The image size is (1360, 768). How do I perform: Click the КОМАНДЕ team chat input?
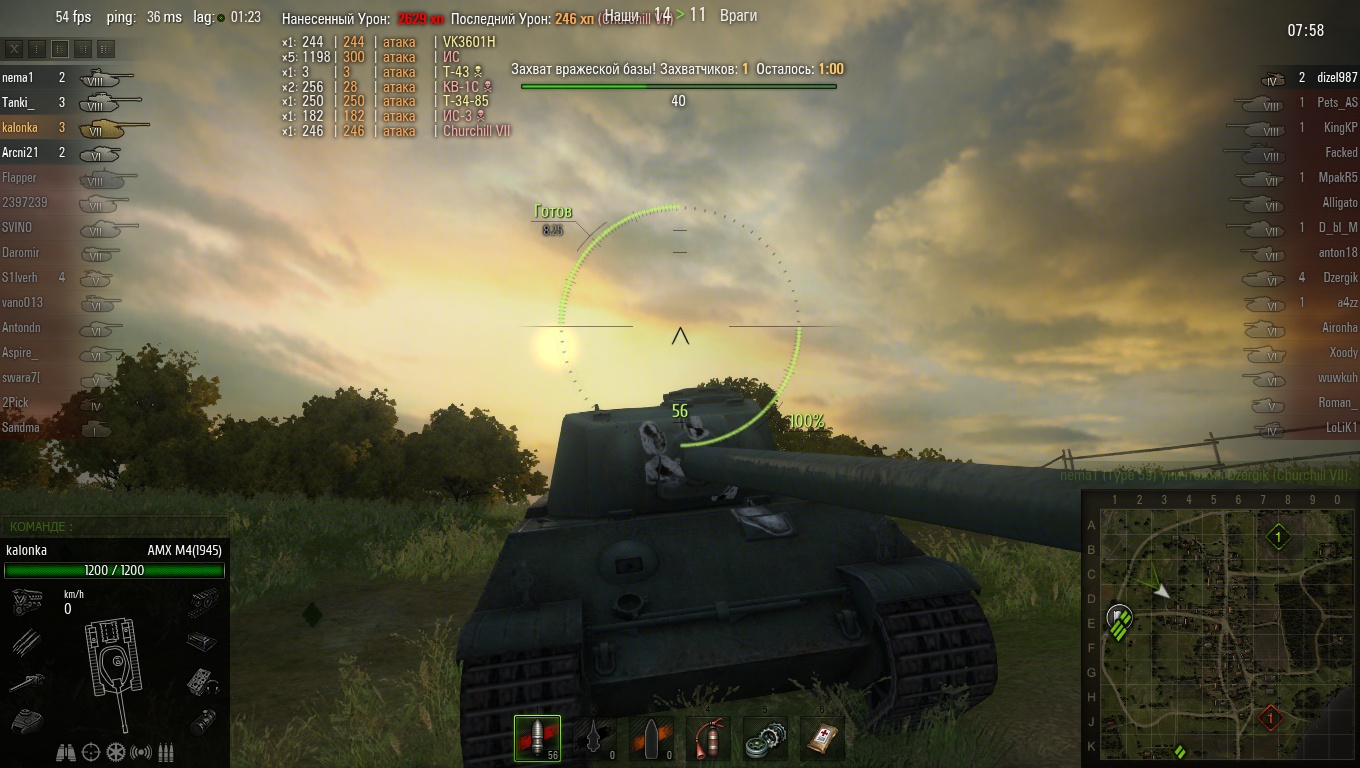click(x=115, y=526)
